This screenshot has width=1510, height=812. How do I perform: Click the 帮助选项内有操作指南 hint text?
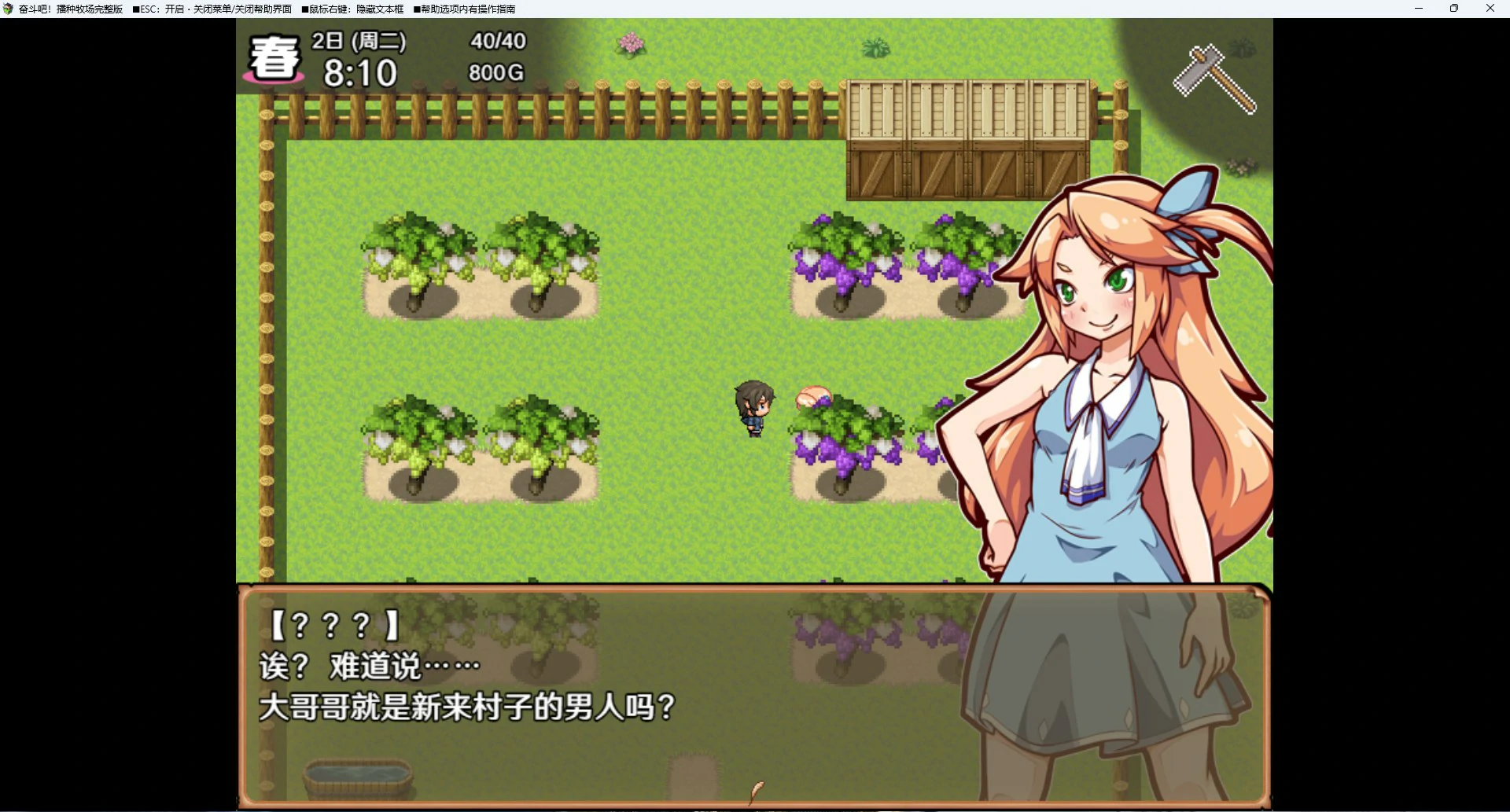pyautogui.click(x=464, y=9)
